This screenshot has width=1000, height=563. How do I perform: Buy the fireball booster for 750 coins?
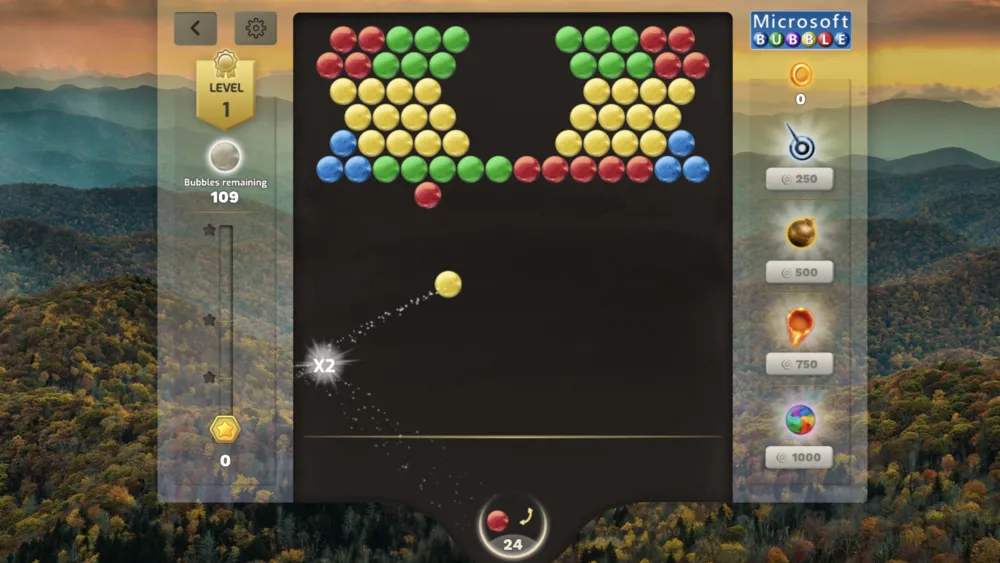tap(800, 364)
